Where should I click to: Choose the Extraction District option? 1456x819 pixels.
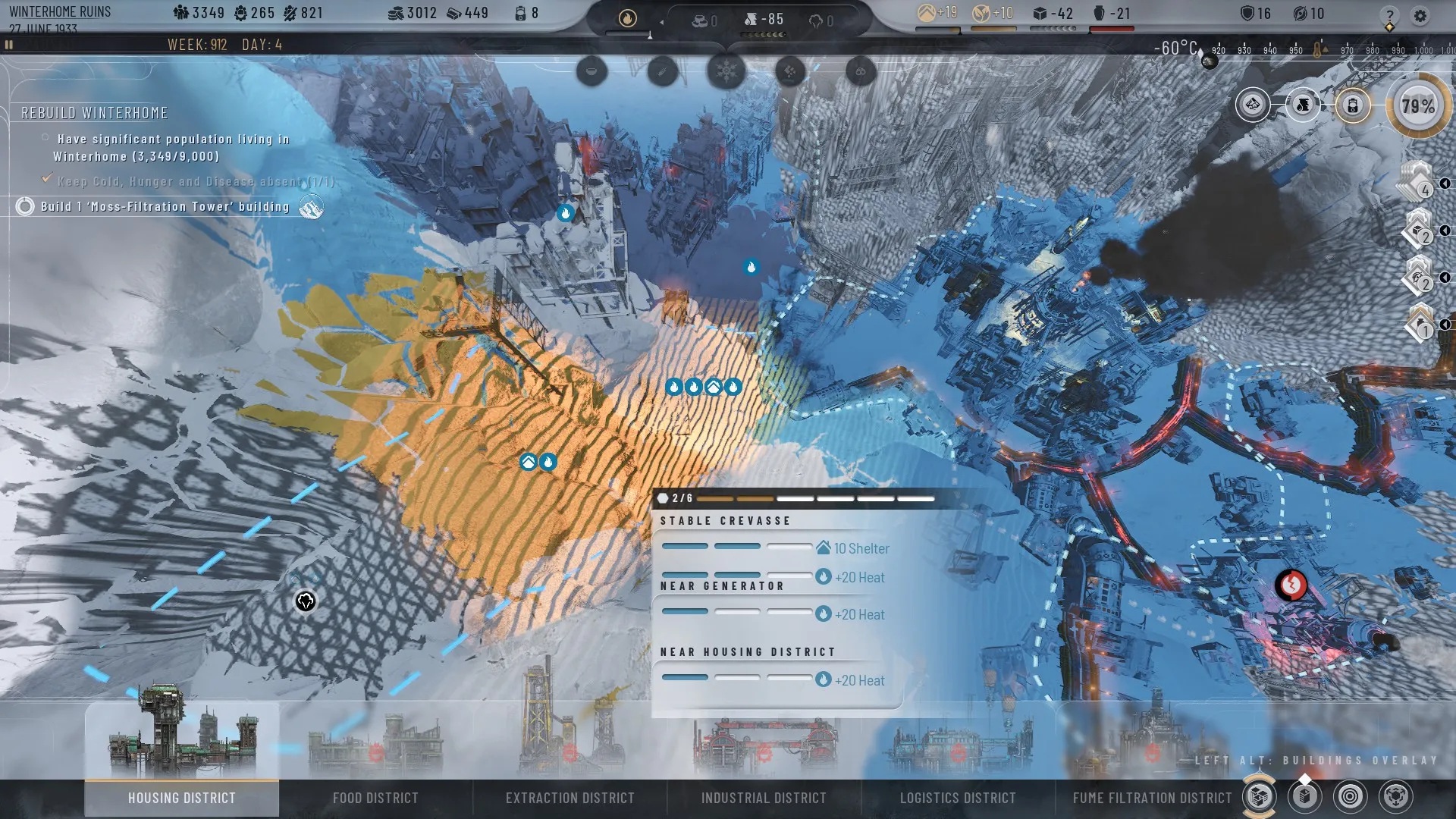coord(570,797)
